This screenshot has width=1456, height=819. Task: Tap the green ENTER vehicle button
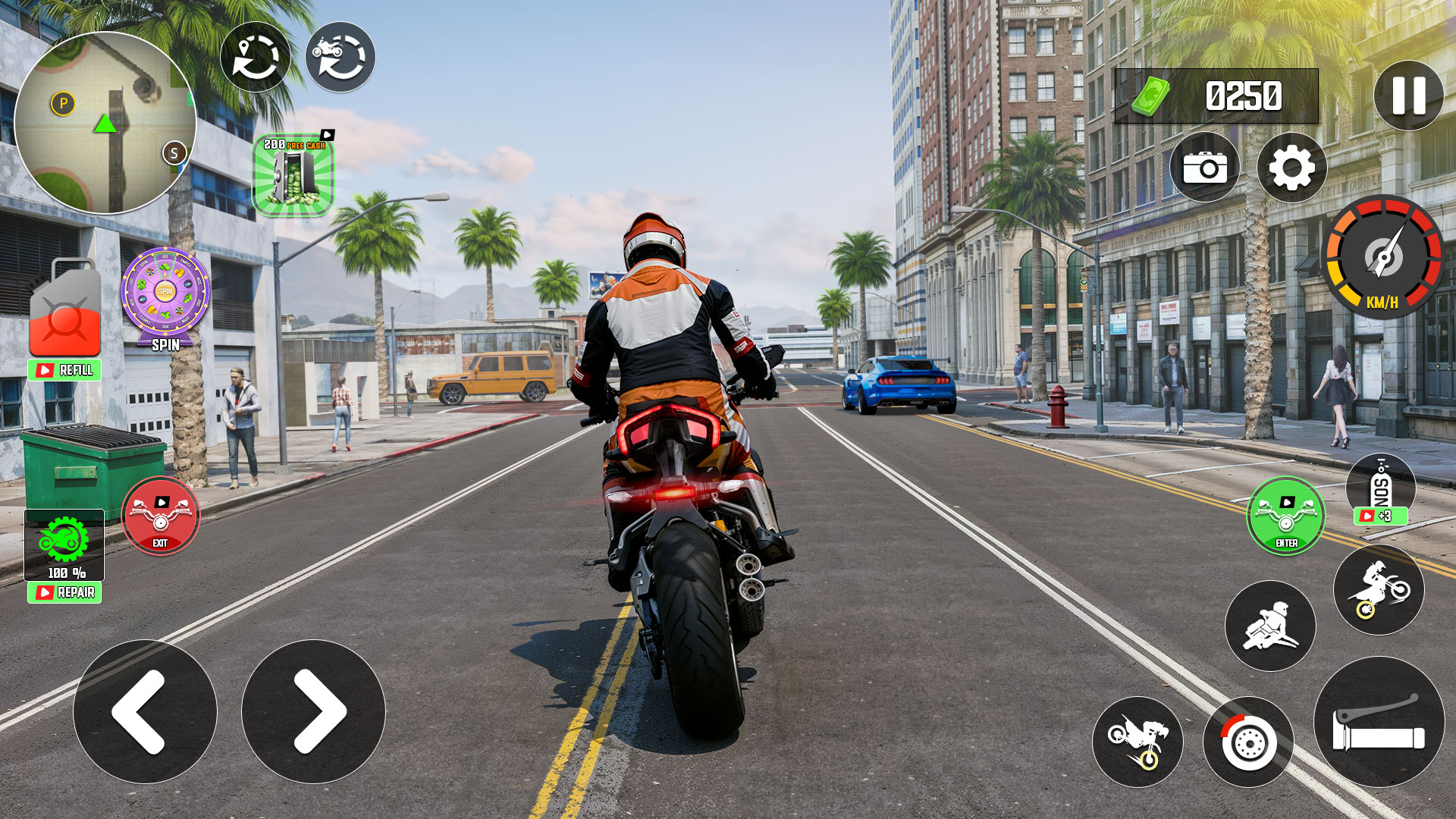coord(1285,516)
